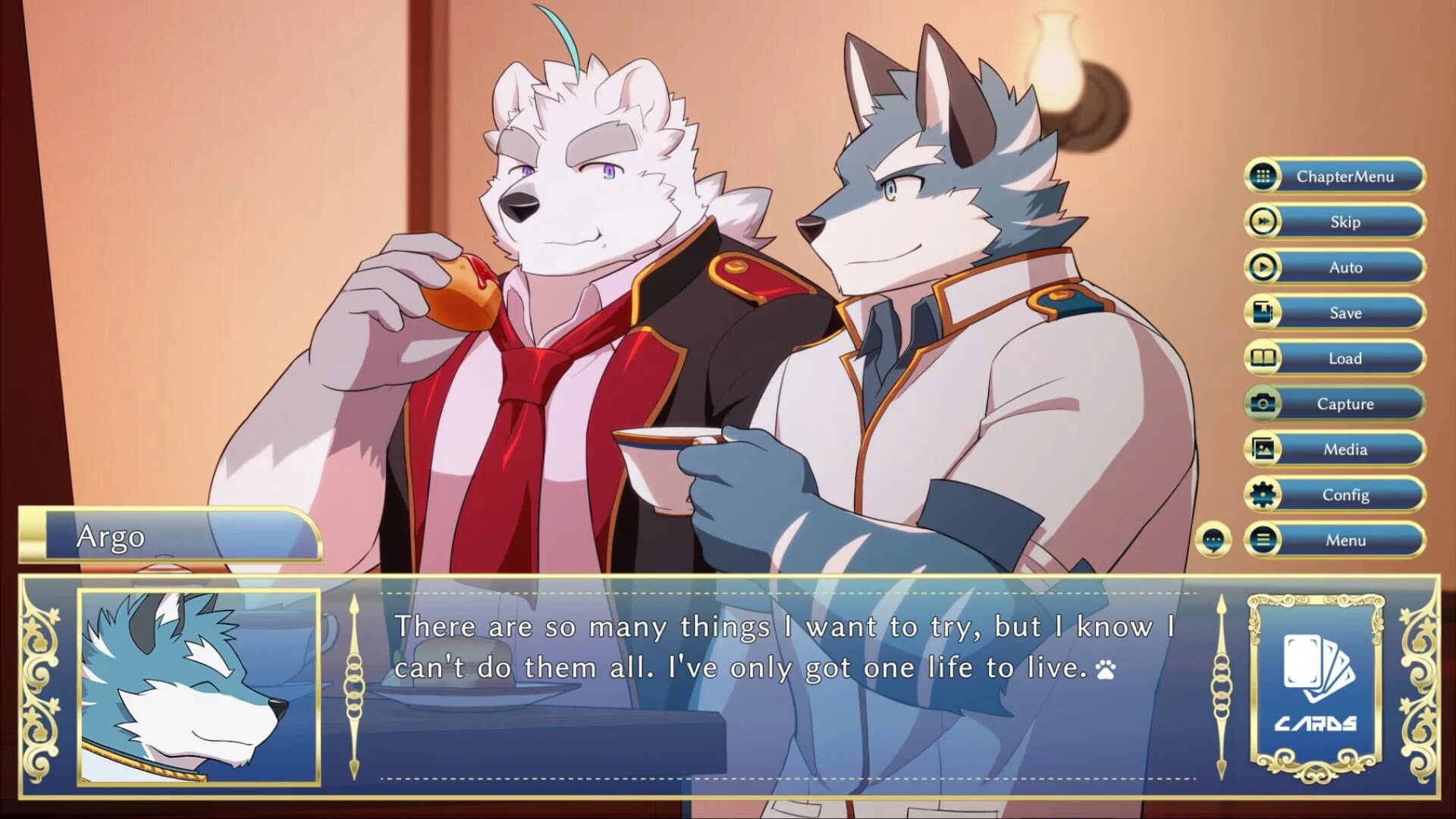Click the Save button
Screen dimensions: 1456x819
point(1345,312)
